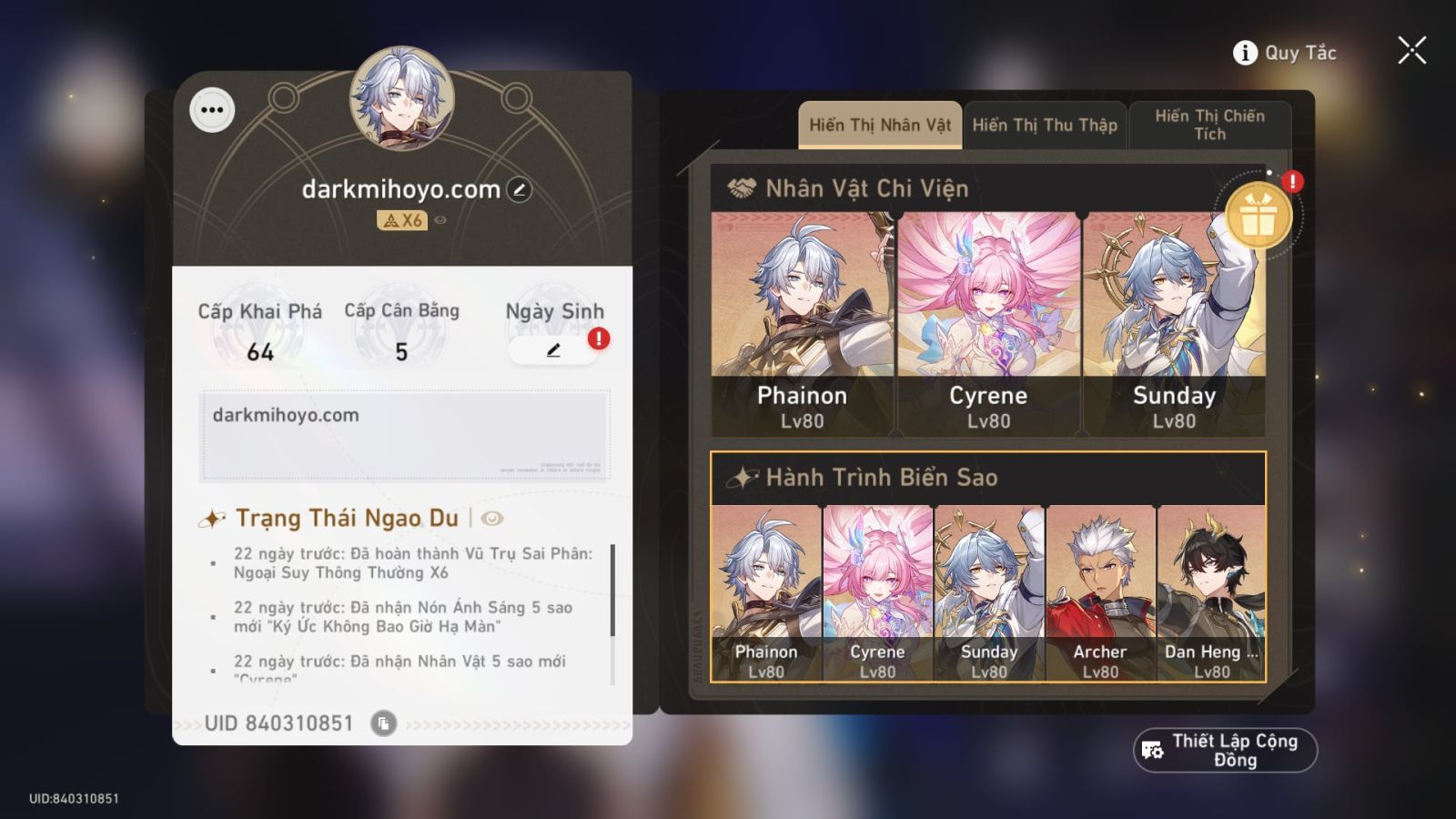The width and height of the screenshot is (1456, 819).
Task: Open Thiết Lập Cộng Đồng settings
Action: [1226, 750]
